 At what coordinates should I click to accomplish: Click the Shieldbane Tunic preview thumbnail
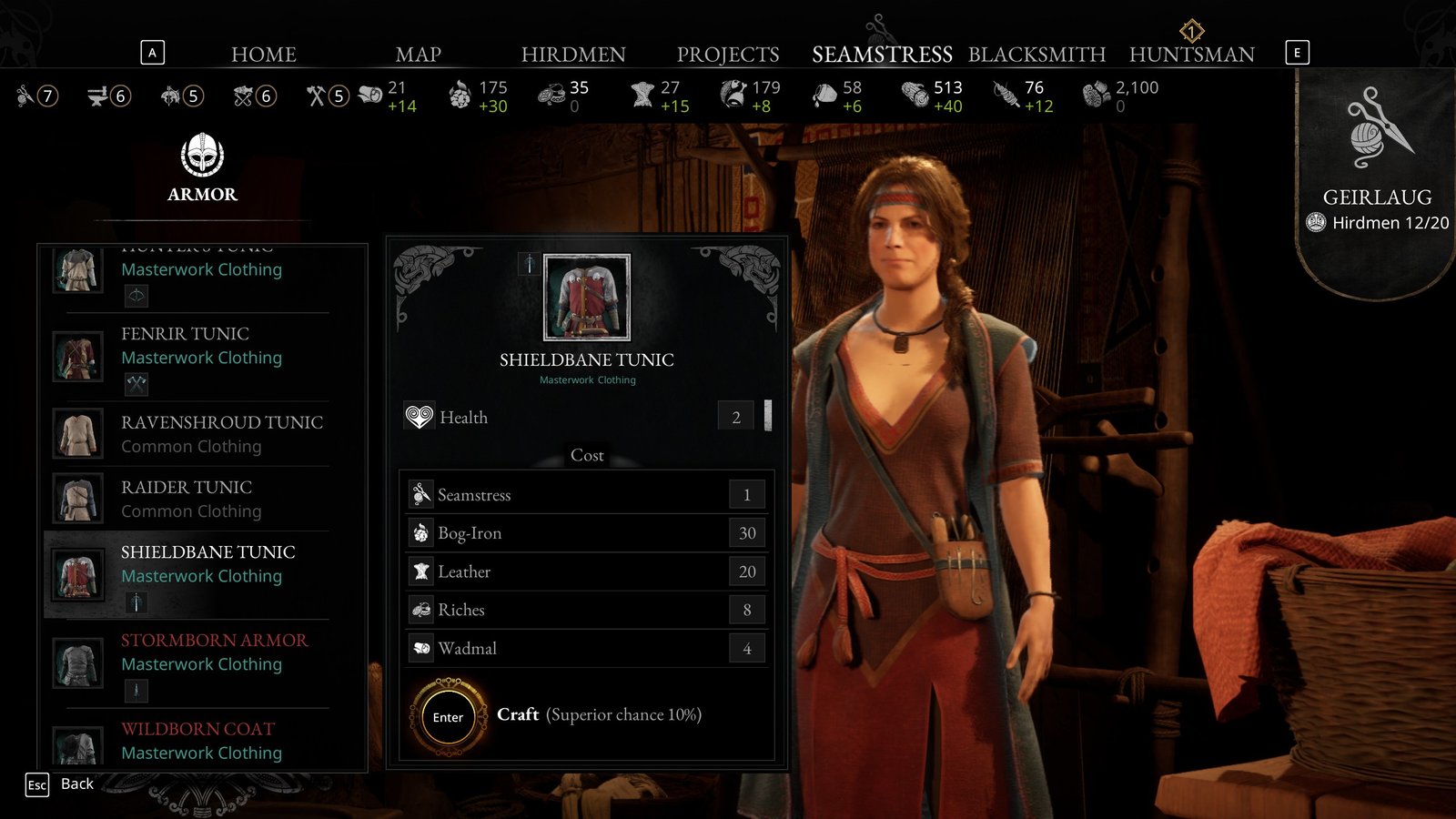587,298
